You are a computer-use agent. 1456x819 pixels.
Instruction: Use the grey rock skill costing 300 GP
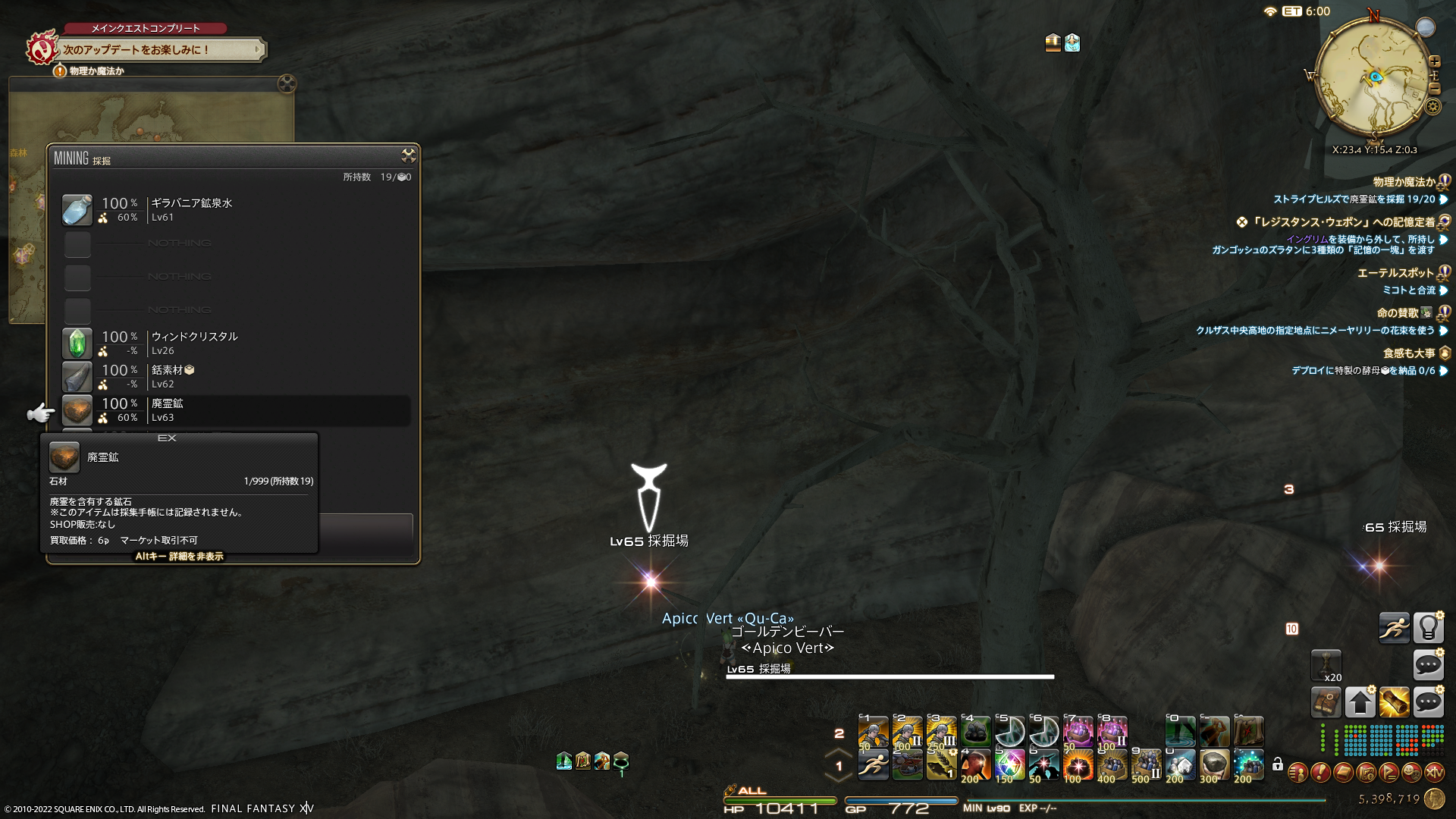click(x=1214, y=764)
